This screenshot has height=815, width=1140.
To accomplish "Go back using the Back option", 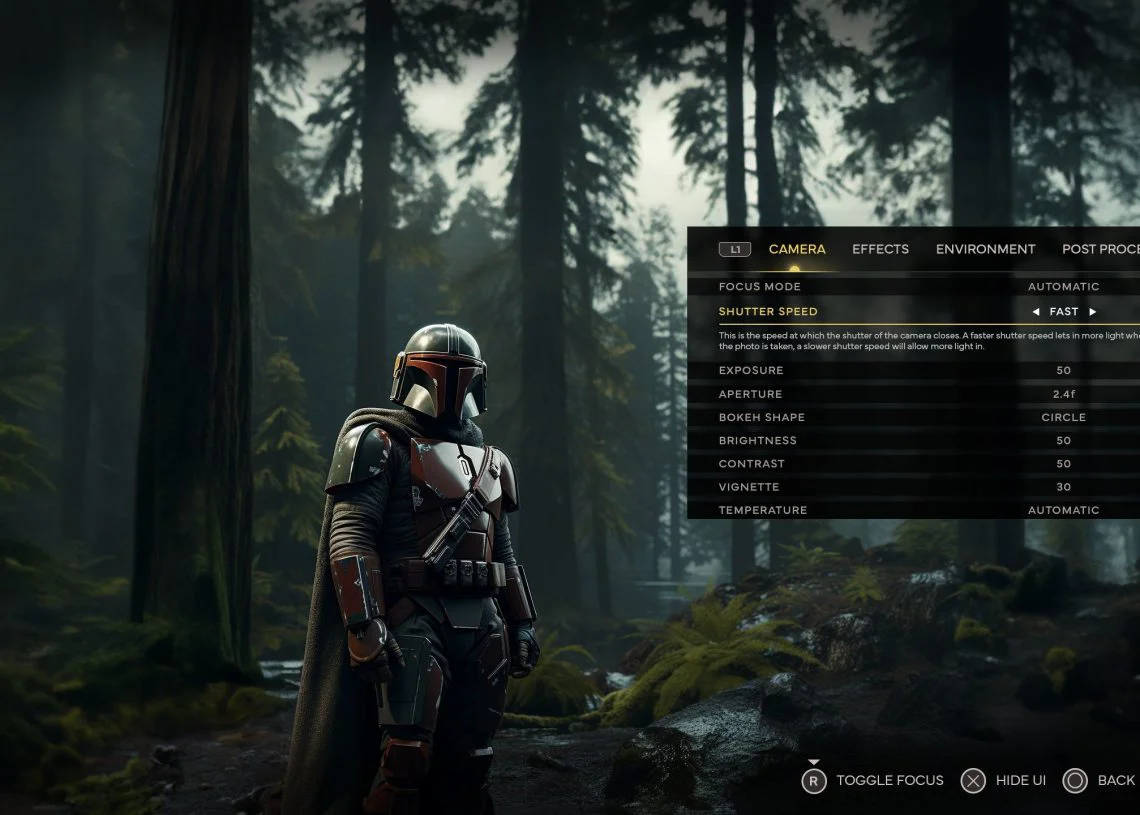I will click(1099, 781).
